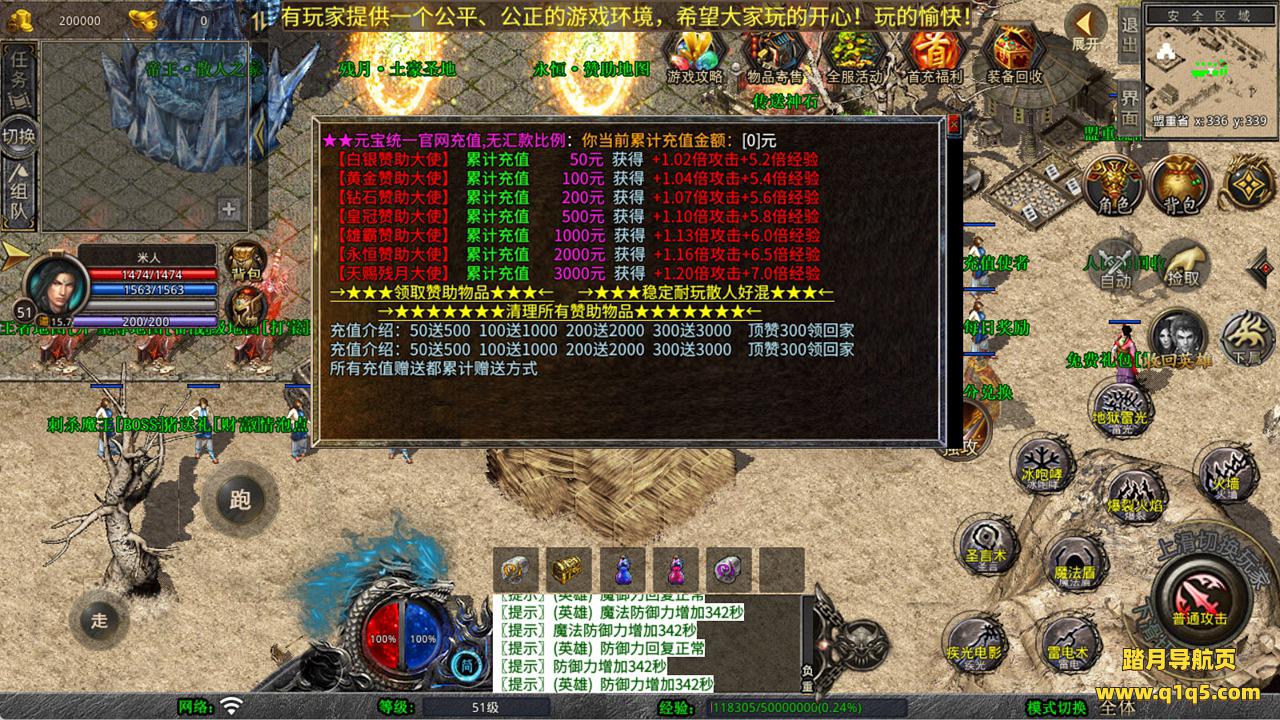Viewport: 1280px width, 720px height.
Task: Tap the 展开 expand arrow button
Action: coord(1085,27)
